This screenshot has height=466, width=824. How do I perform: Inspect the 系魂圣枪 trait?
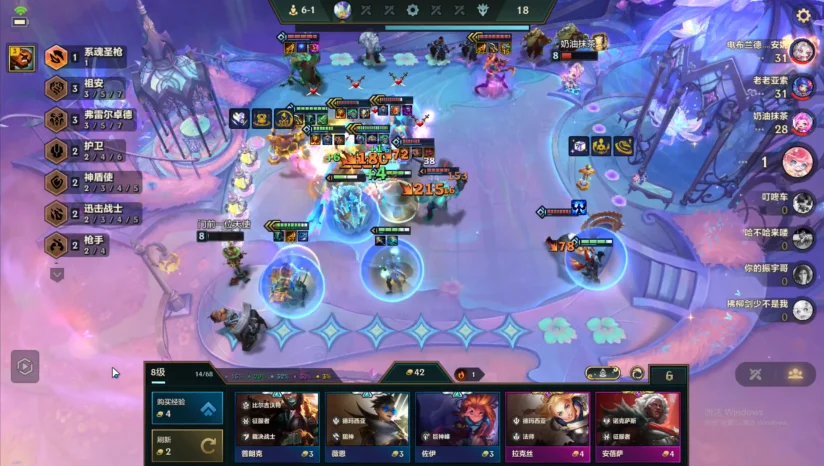click(x=85, y=58)
